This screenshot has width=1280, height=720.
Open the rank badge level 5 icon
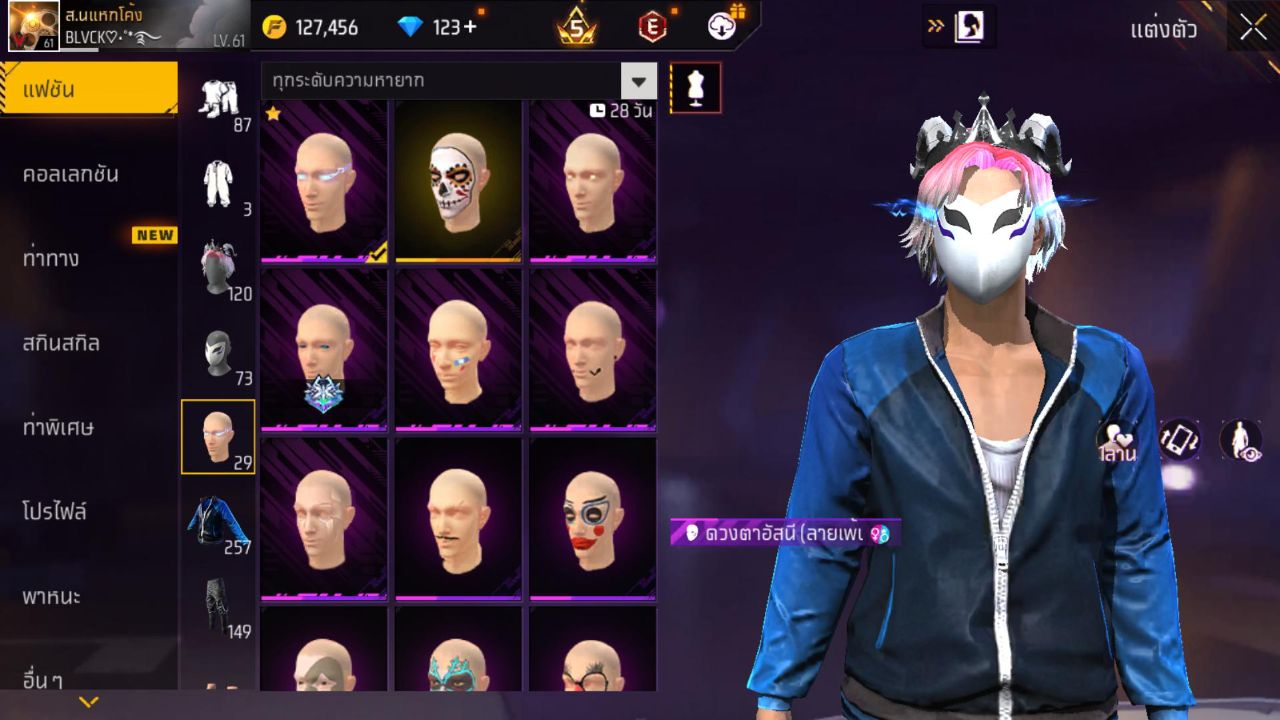point(575,27)
